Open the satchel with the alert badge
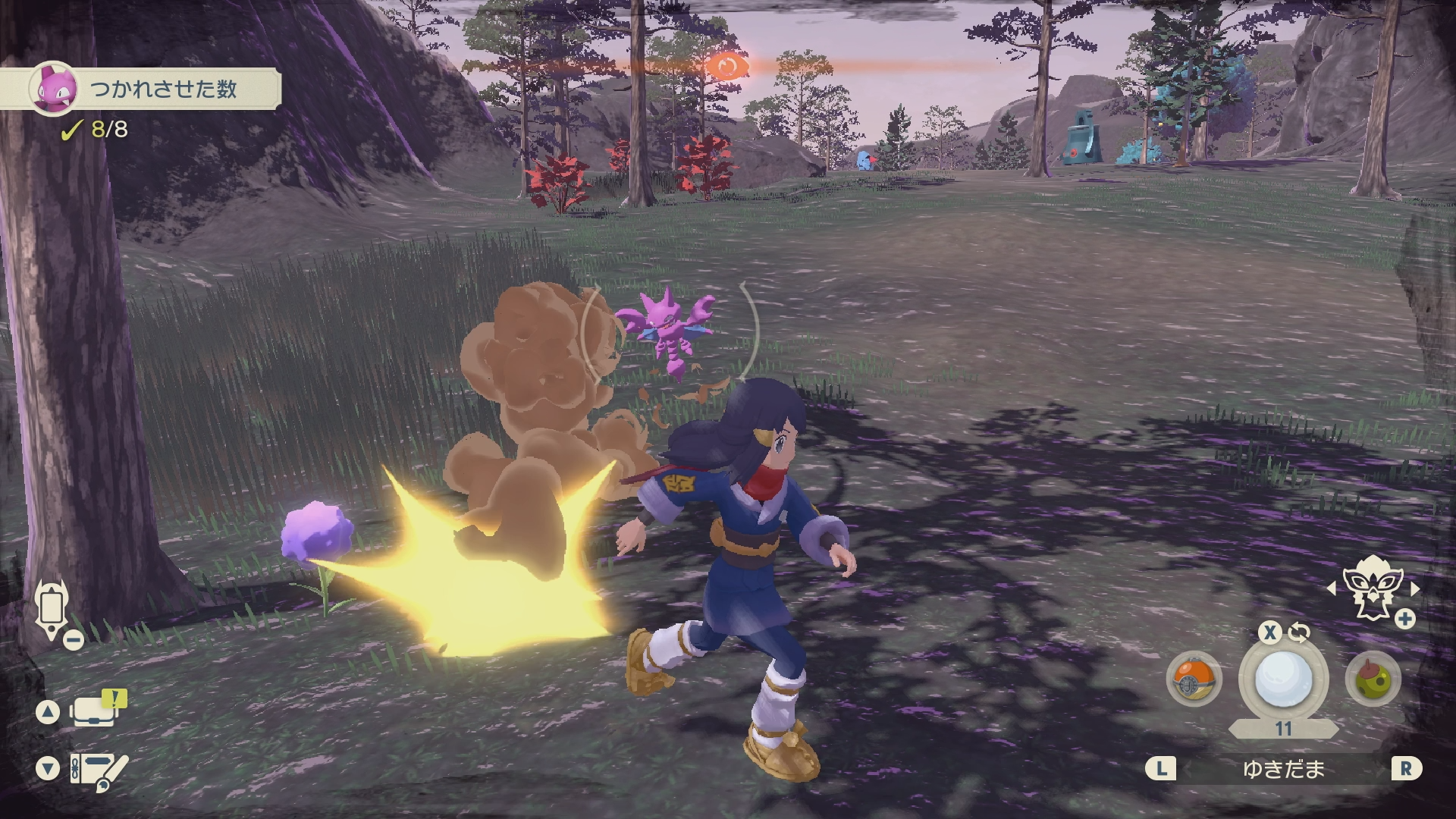Viewport: 1456px width, 819px height. [x=96, y=711]
